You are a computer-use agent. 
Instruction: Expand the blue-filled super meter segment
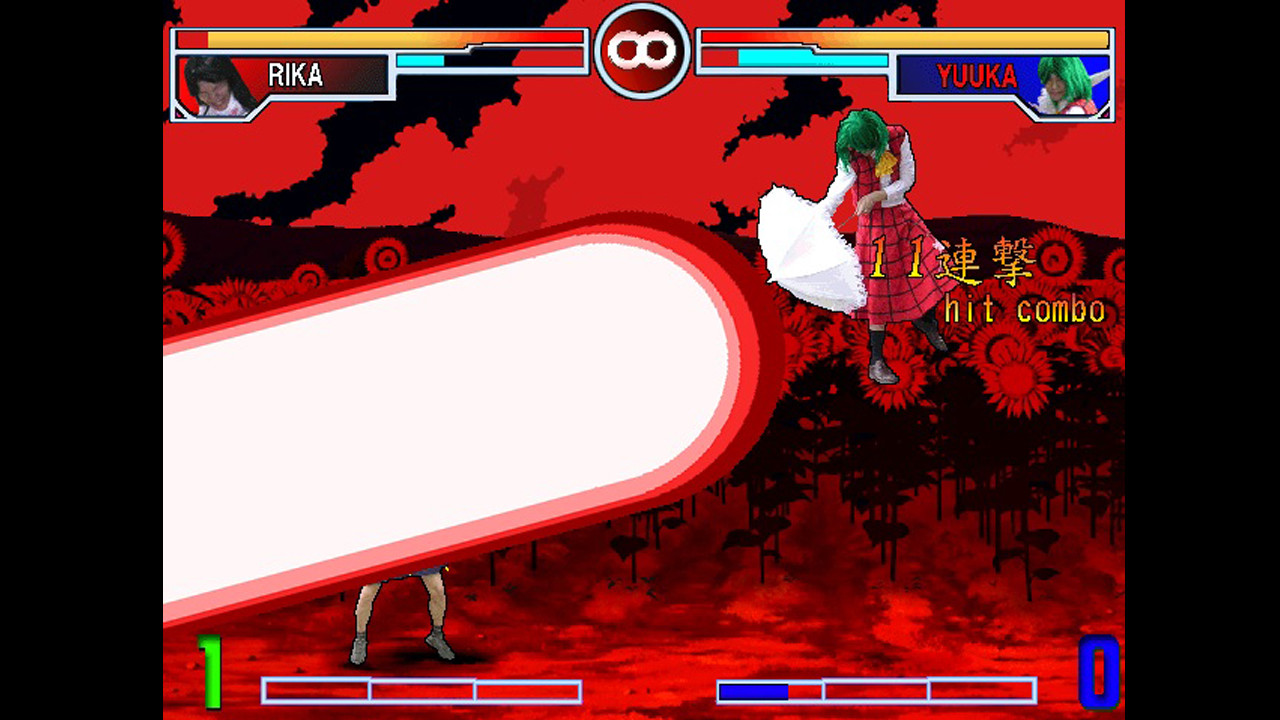click(x=755, y=688)
